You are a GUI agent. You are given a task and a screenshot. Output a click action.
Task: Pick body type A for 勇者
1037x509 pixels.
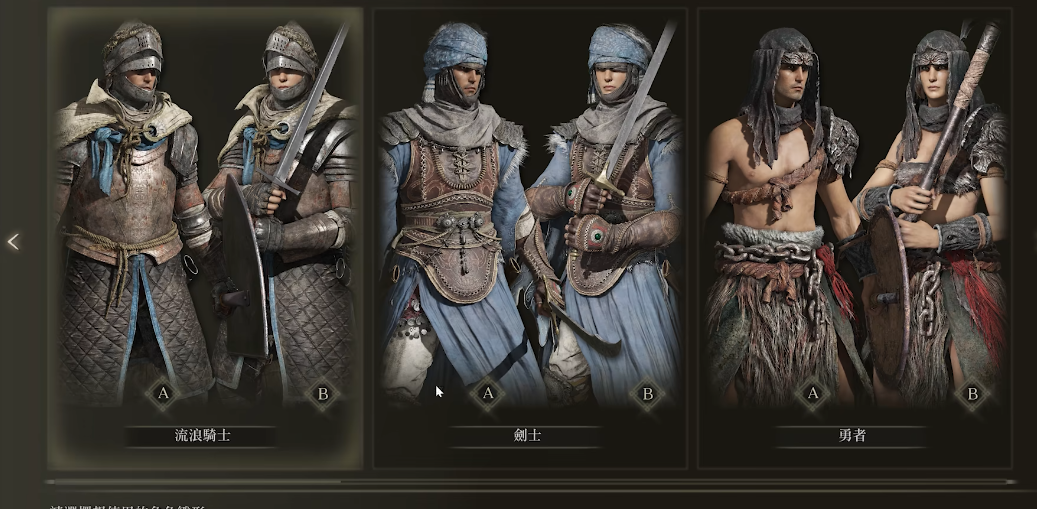click(812, 393)
